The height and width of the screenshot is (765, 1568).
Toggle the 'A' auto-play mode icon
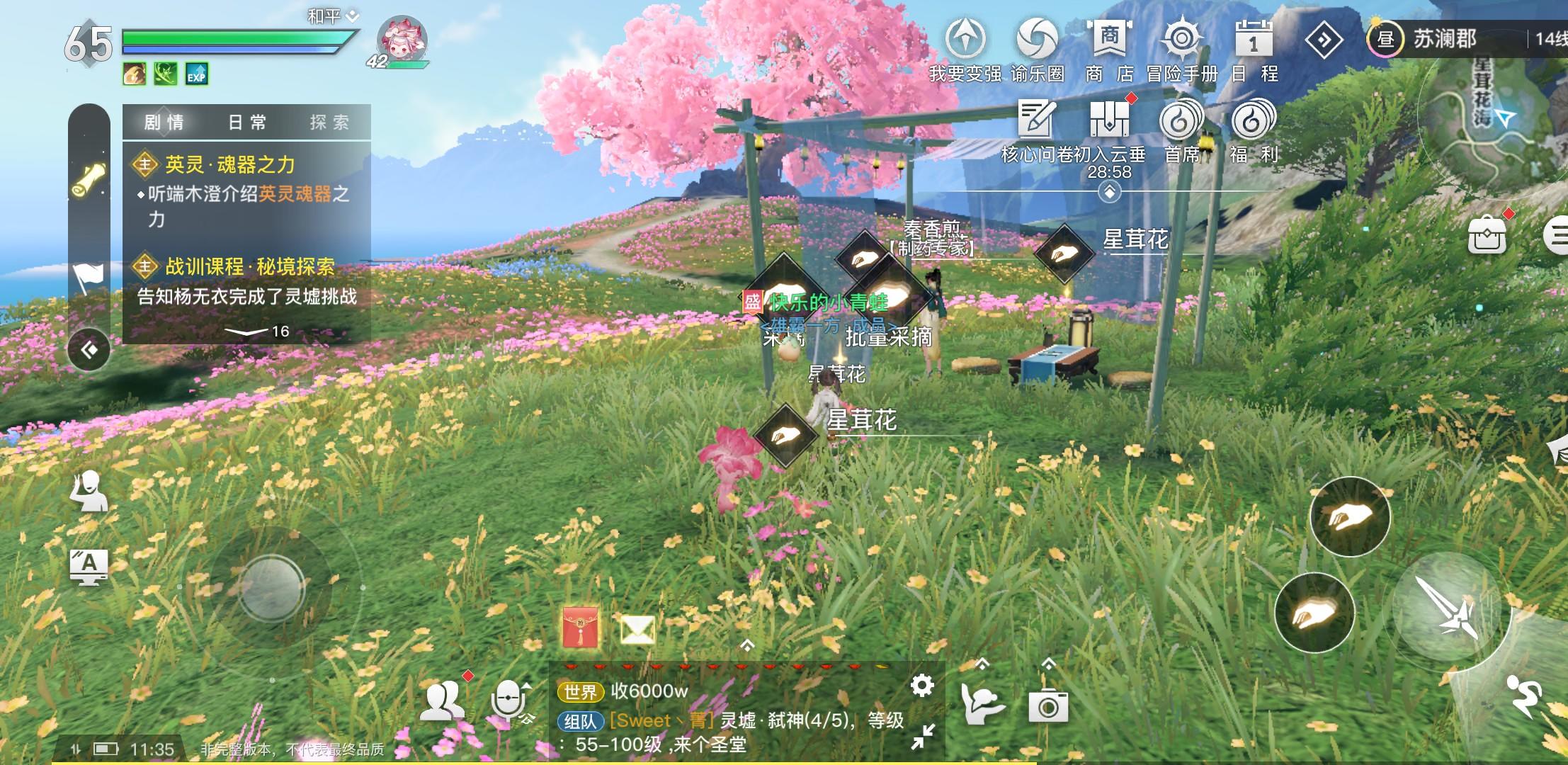[x=89, y=565]
